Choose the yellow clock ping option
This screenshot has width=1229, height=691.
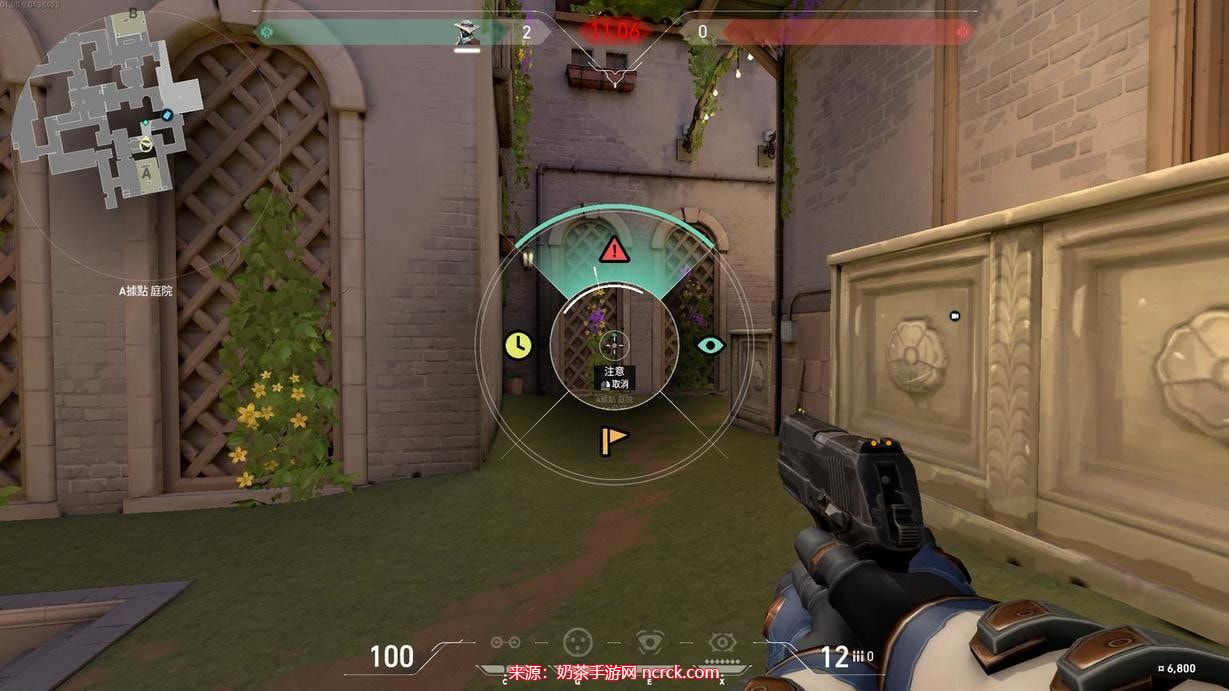pos(517,345)
